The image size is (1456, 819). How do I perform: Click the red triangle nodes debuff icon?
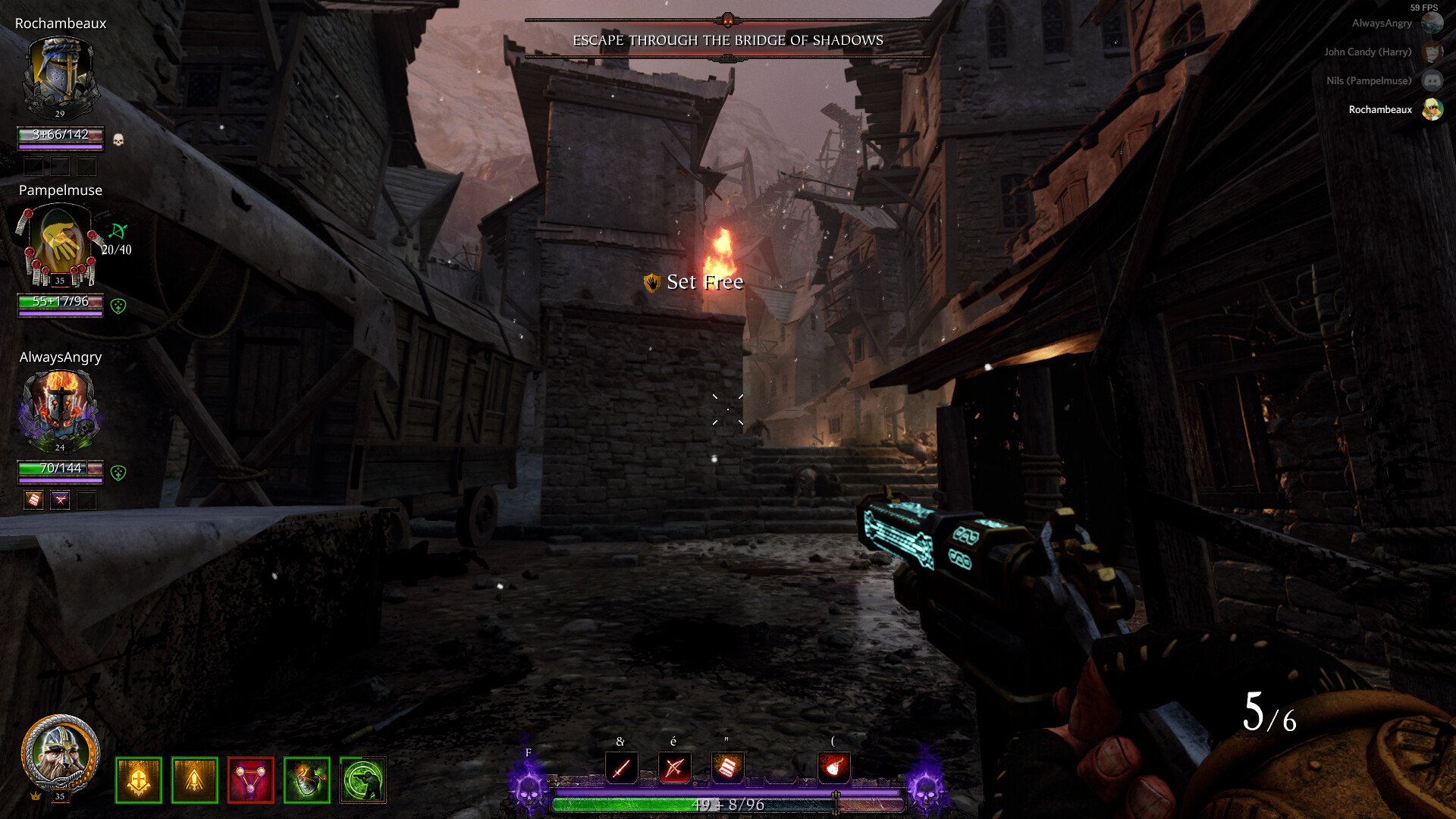tap(251, 780)
